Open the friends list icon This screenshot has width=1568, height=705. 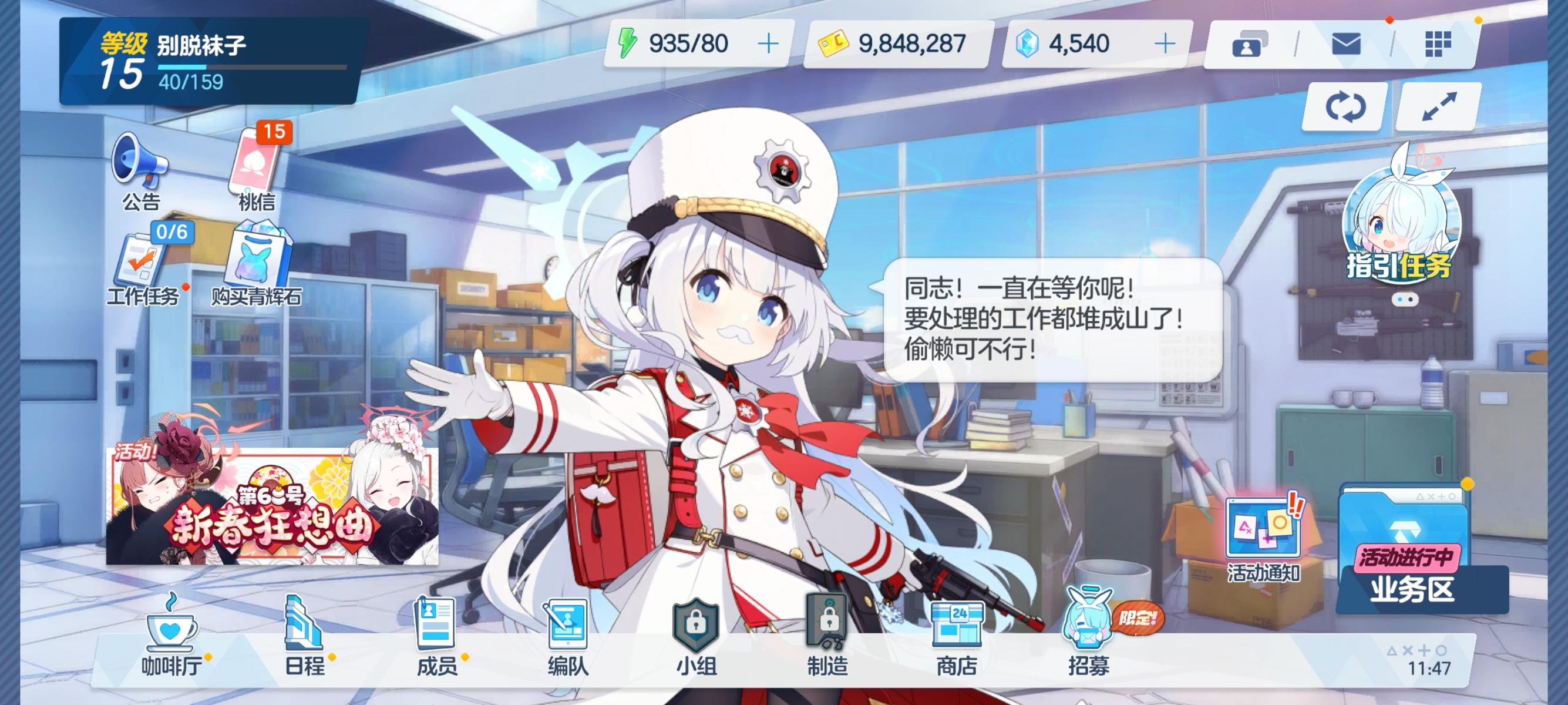point(1249,45)
